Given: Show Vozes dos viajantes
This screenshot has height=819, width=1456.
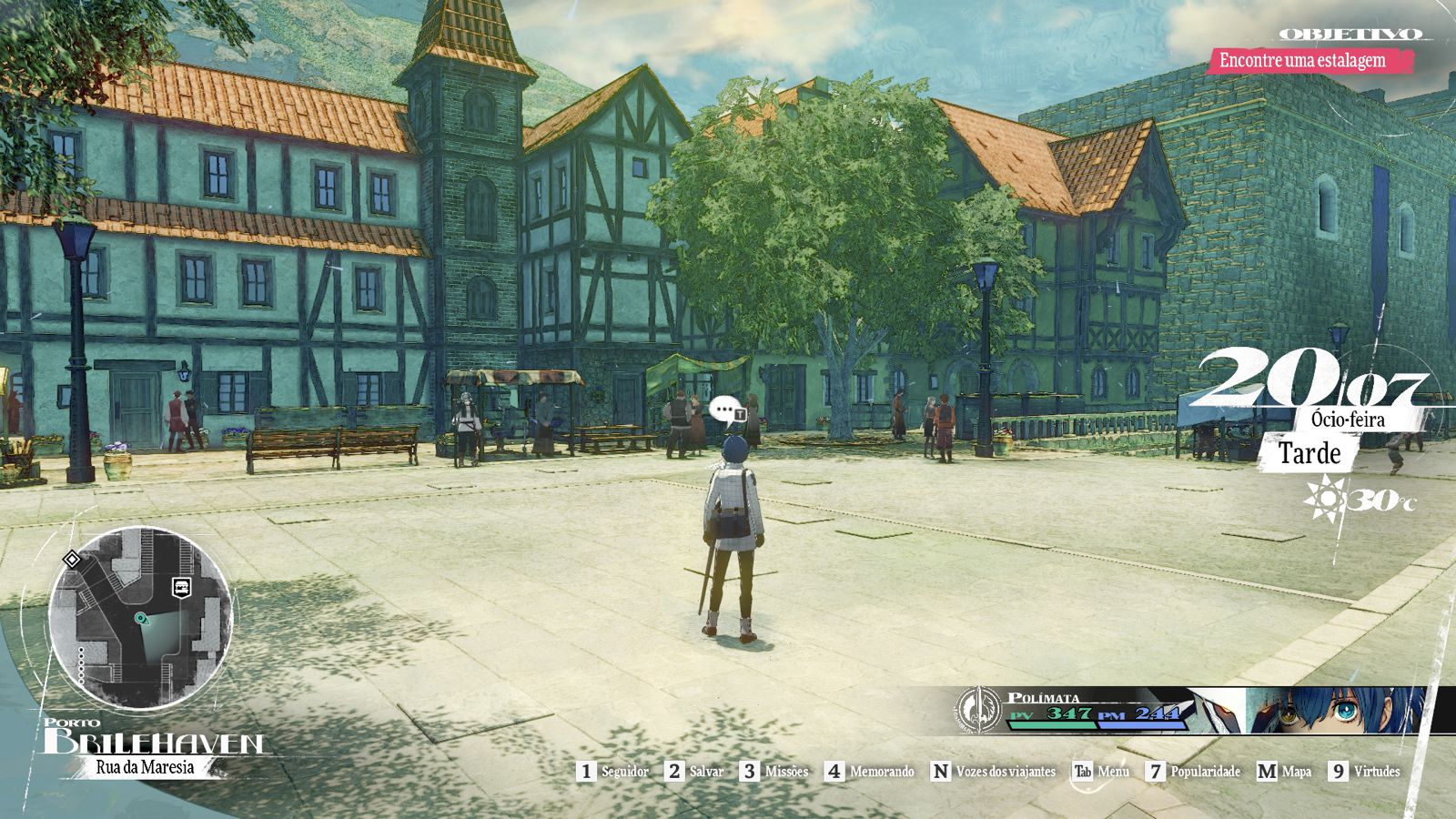Looking at the screenshot, I should [993, 772].
